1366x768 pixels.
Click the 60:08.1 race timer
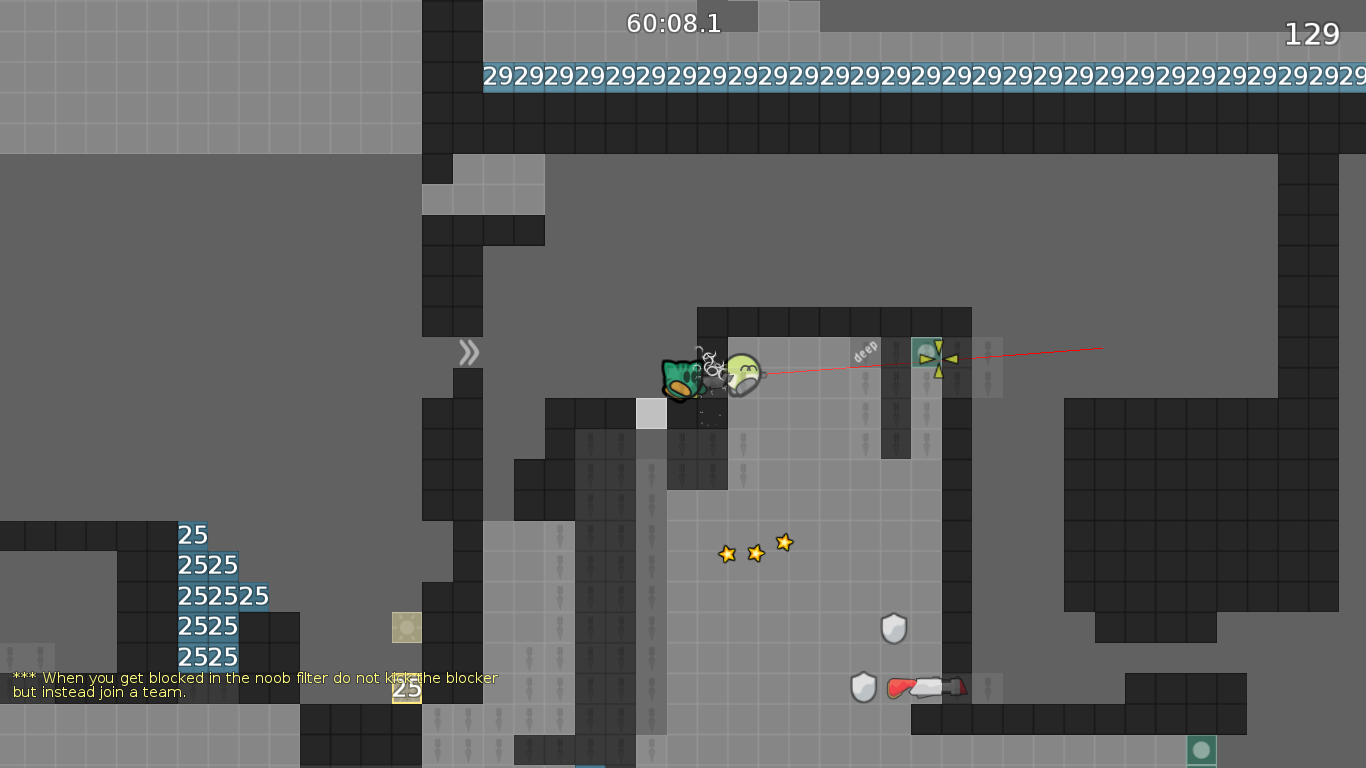(671, 25)
